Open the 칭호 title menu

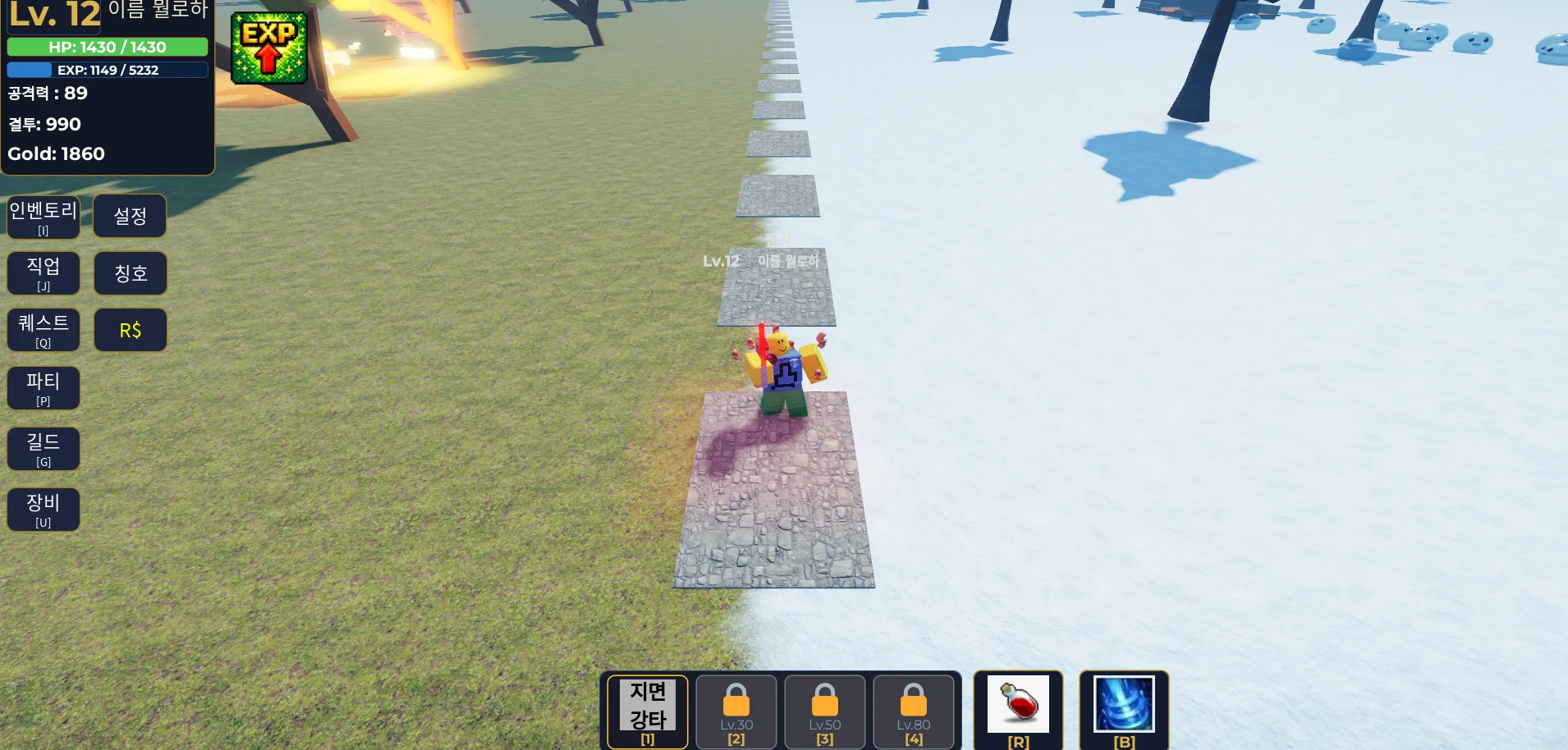[x=130, y=273]
